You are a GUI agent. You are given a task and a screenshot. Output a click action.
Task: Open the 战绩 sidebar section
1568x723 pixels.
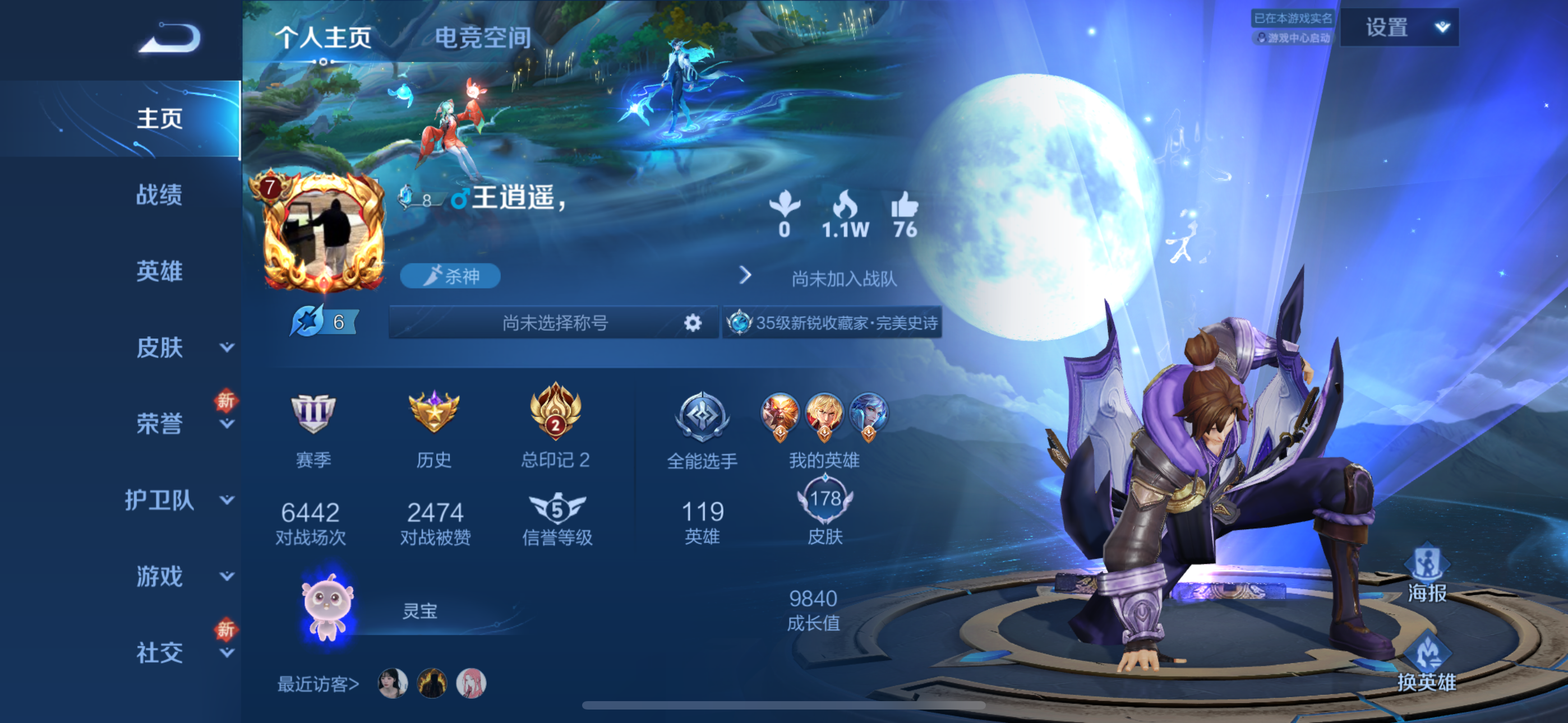pos(159,194)
